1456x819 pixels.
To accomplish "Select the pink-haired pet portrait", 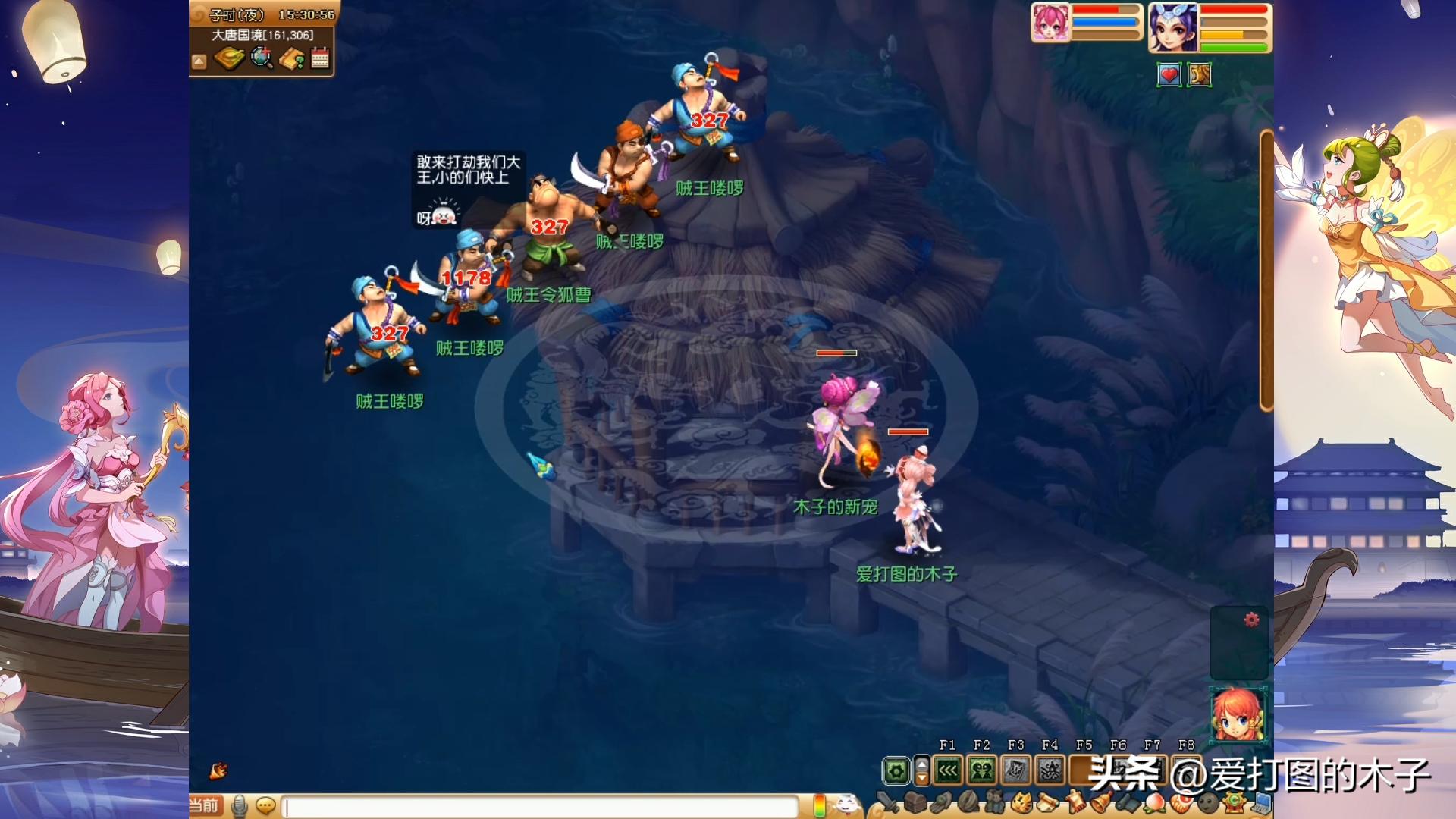I will [1050, 23].
